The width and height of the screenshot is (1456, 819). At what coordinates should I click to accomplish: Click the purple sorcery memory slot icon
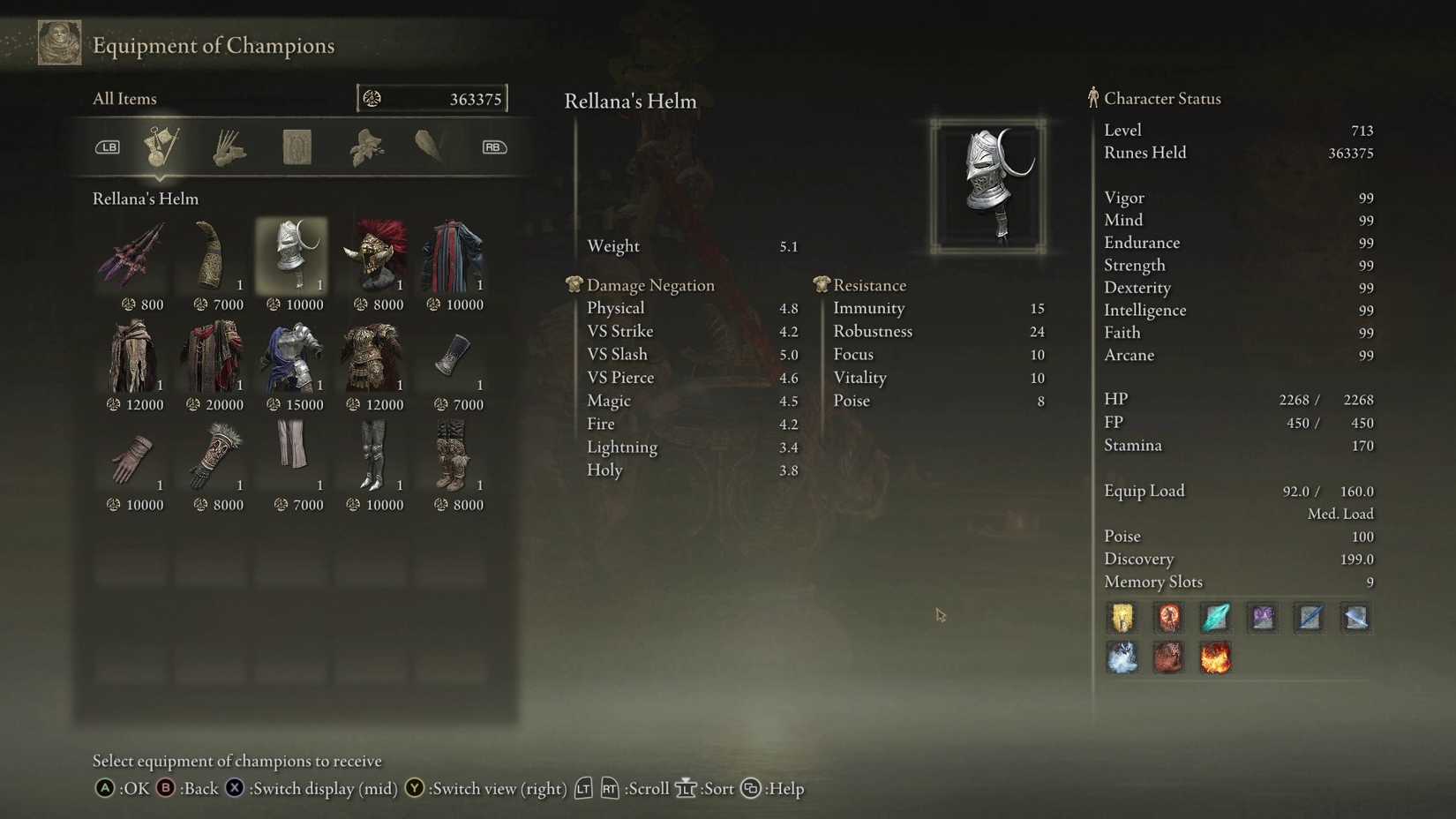click(1262, 618)
